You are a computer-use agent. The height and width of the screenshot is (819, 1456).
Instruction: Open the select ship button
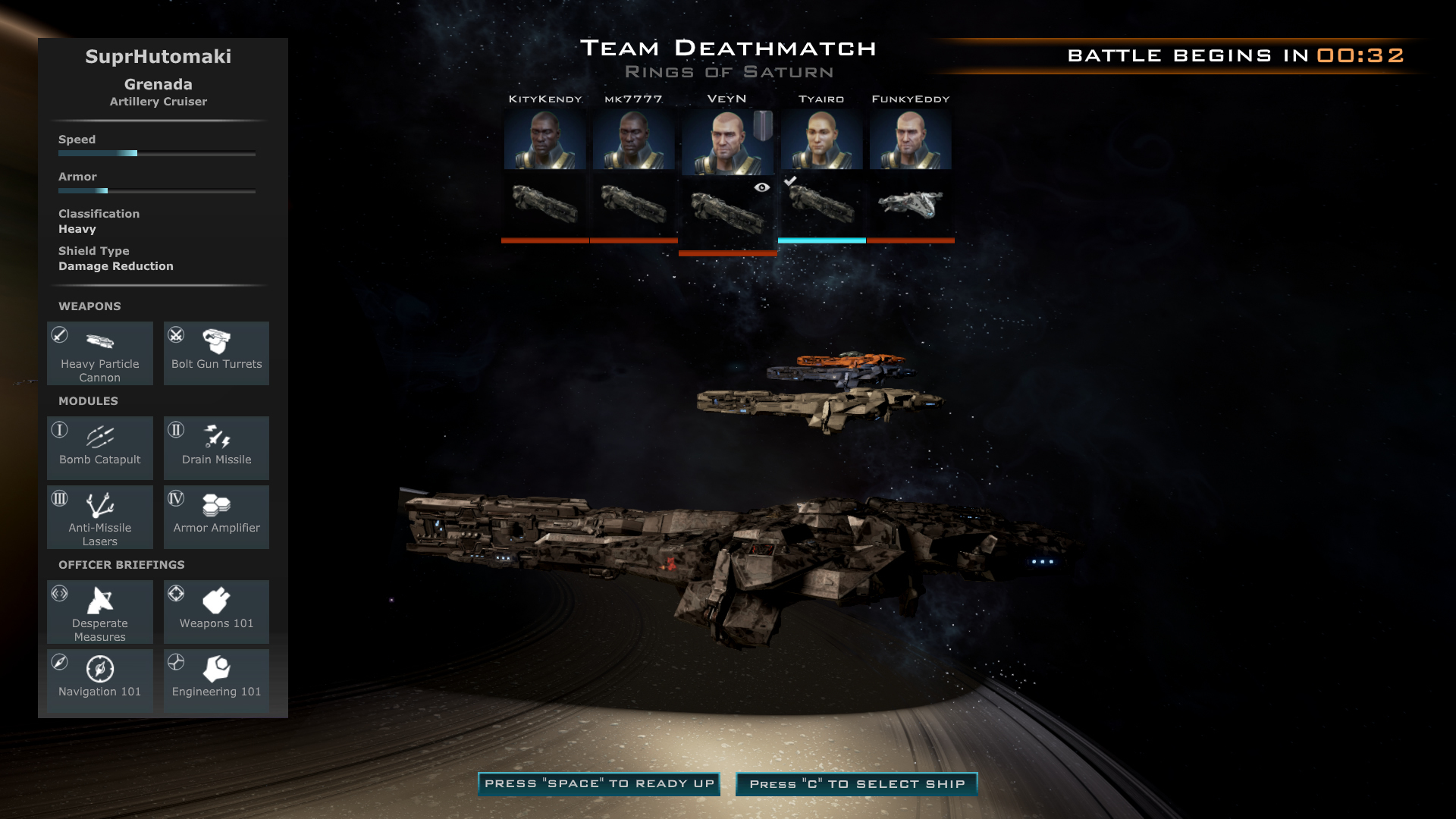coord(857,784)
